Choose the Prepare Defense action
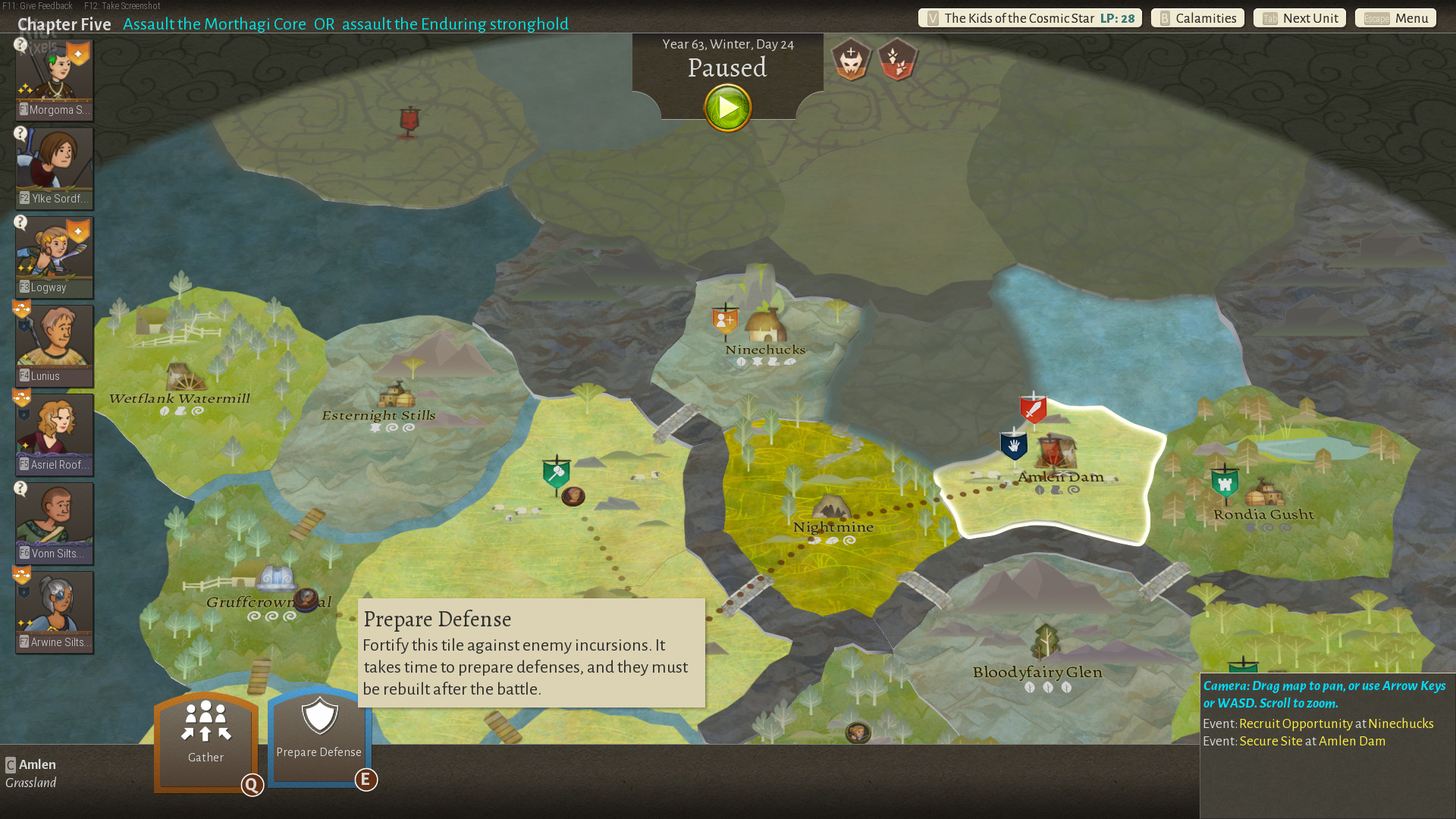 [x=319, y=736]
